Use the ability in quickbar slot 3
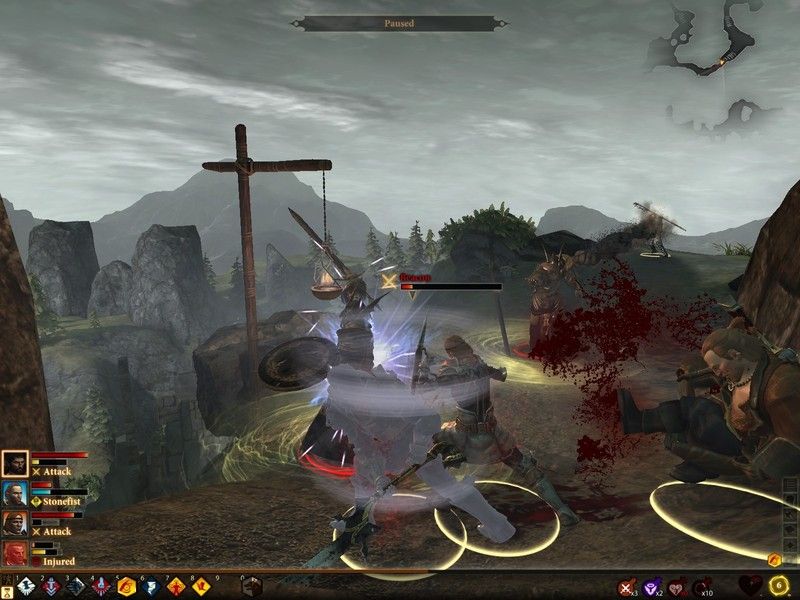Image resolution: width=800 pixels, height=600 pixels. [75, 586]
